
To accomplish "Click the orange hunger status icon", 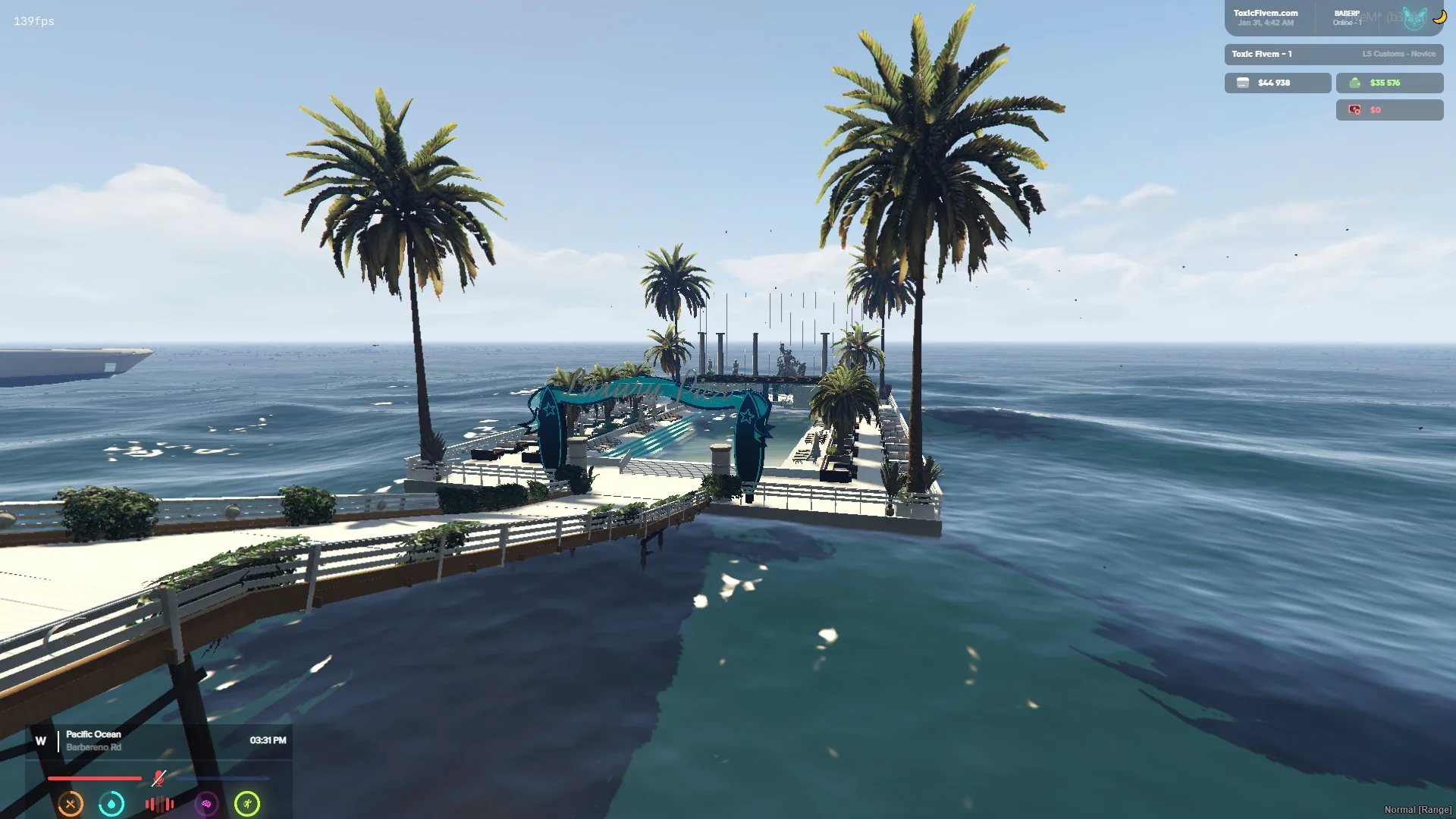I will (x=71, y=803).
